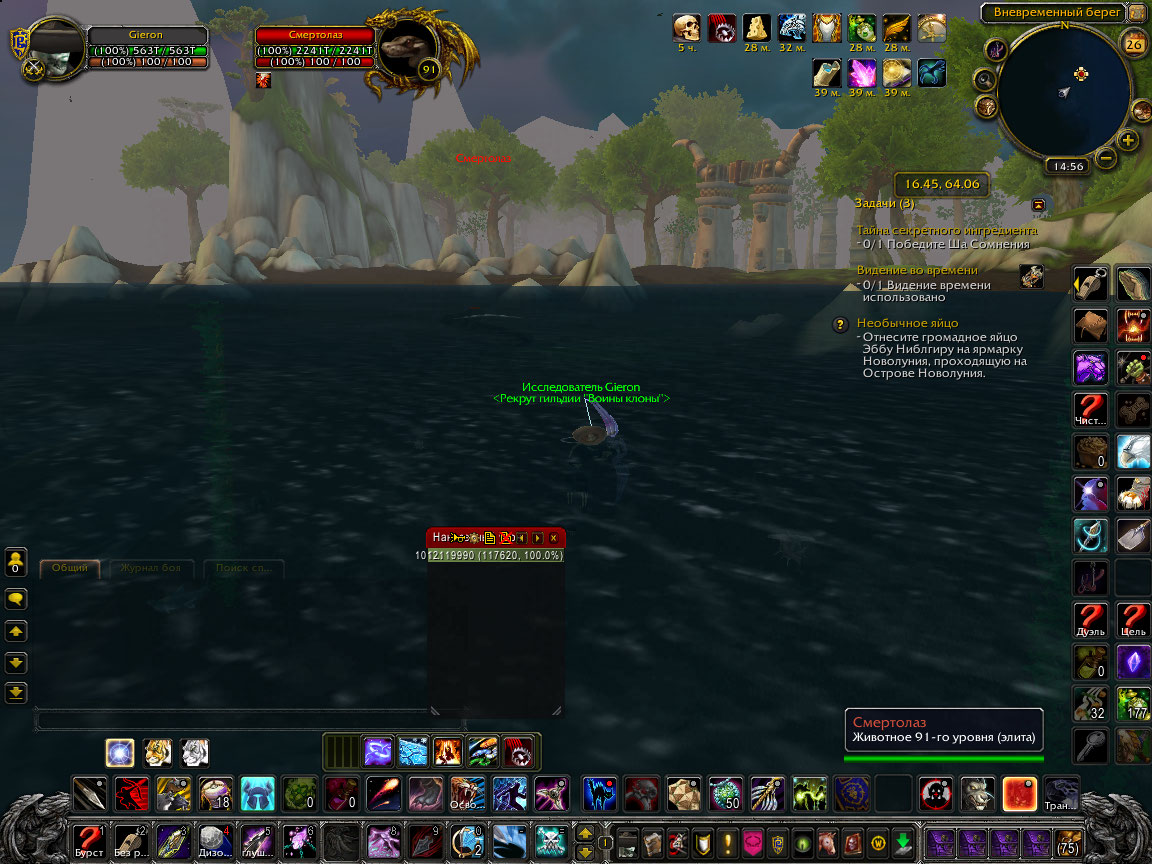Click the circular minimap

click(1064, 91)
